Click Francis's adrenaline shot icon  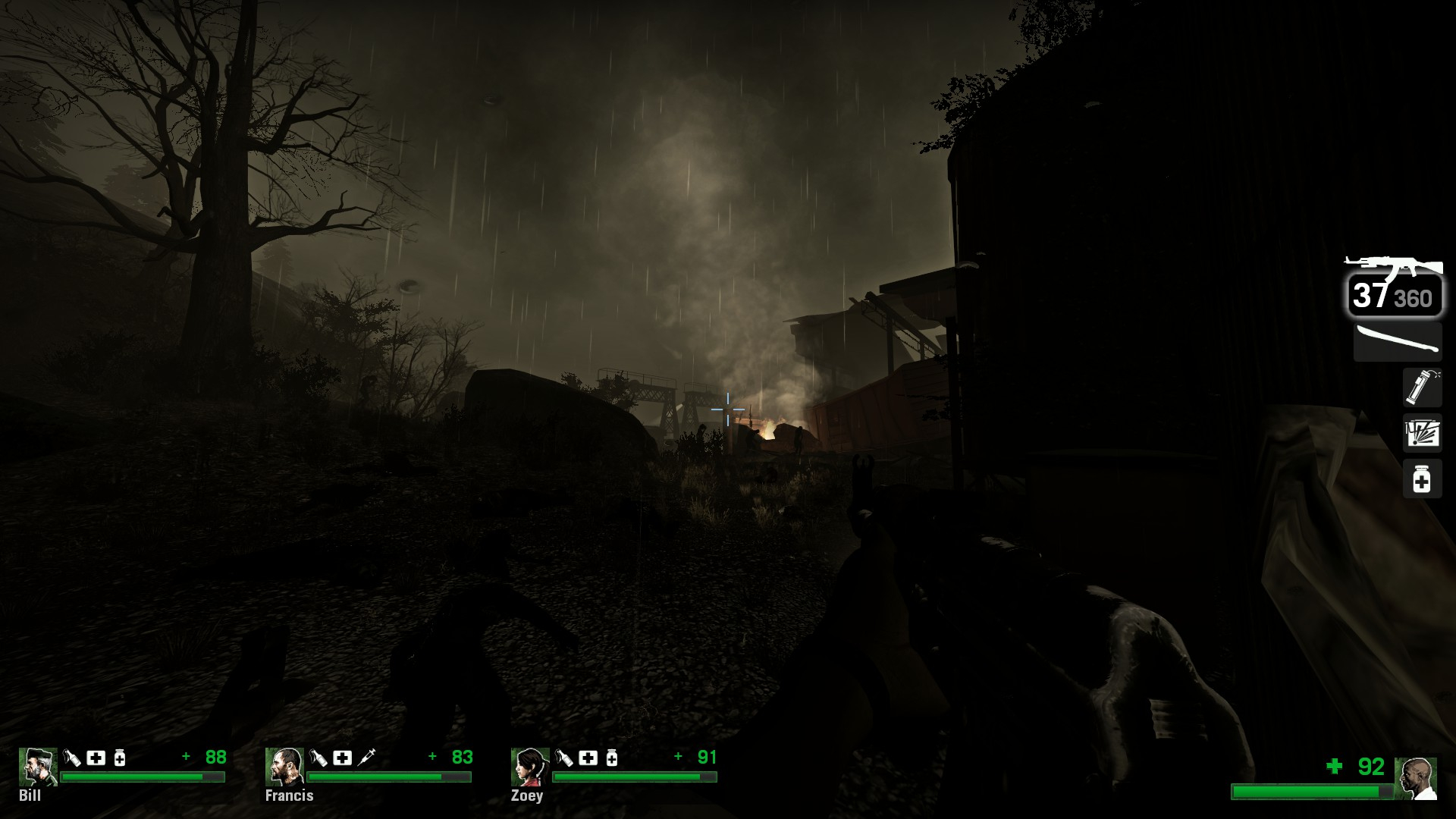(x=366, y=758)
